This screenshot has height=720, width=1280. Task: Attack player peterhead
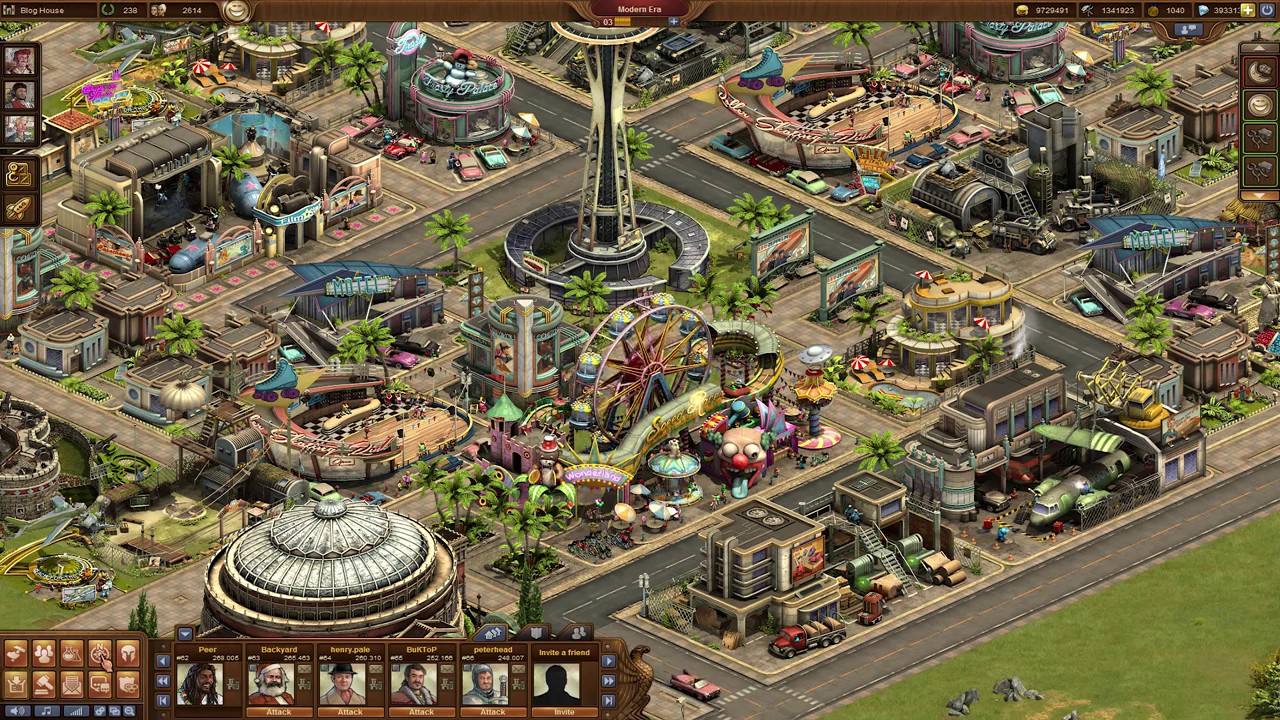pyautogui.click(x=492, y=712)
